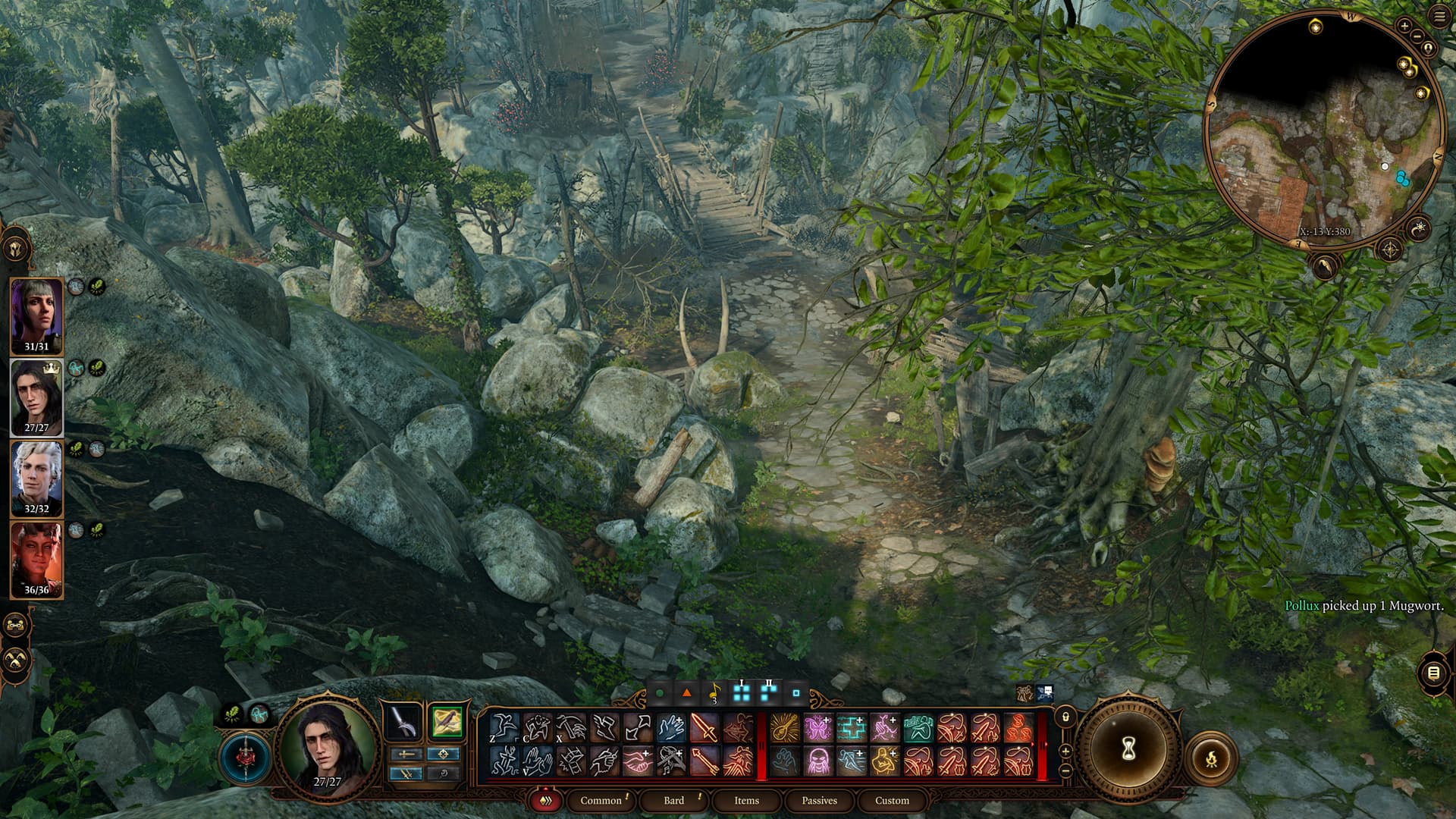Use the pink butterfly spell icon
Screen dimensions: 1456x819
point(817,729)
